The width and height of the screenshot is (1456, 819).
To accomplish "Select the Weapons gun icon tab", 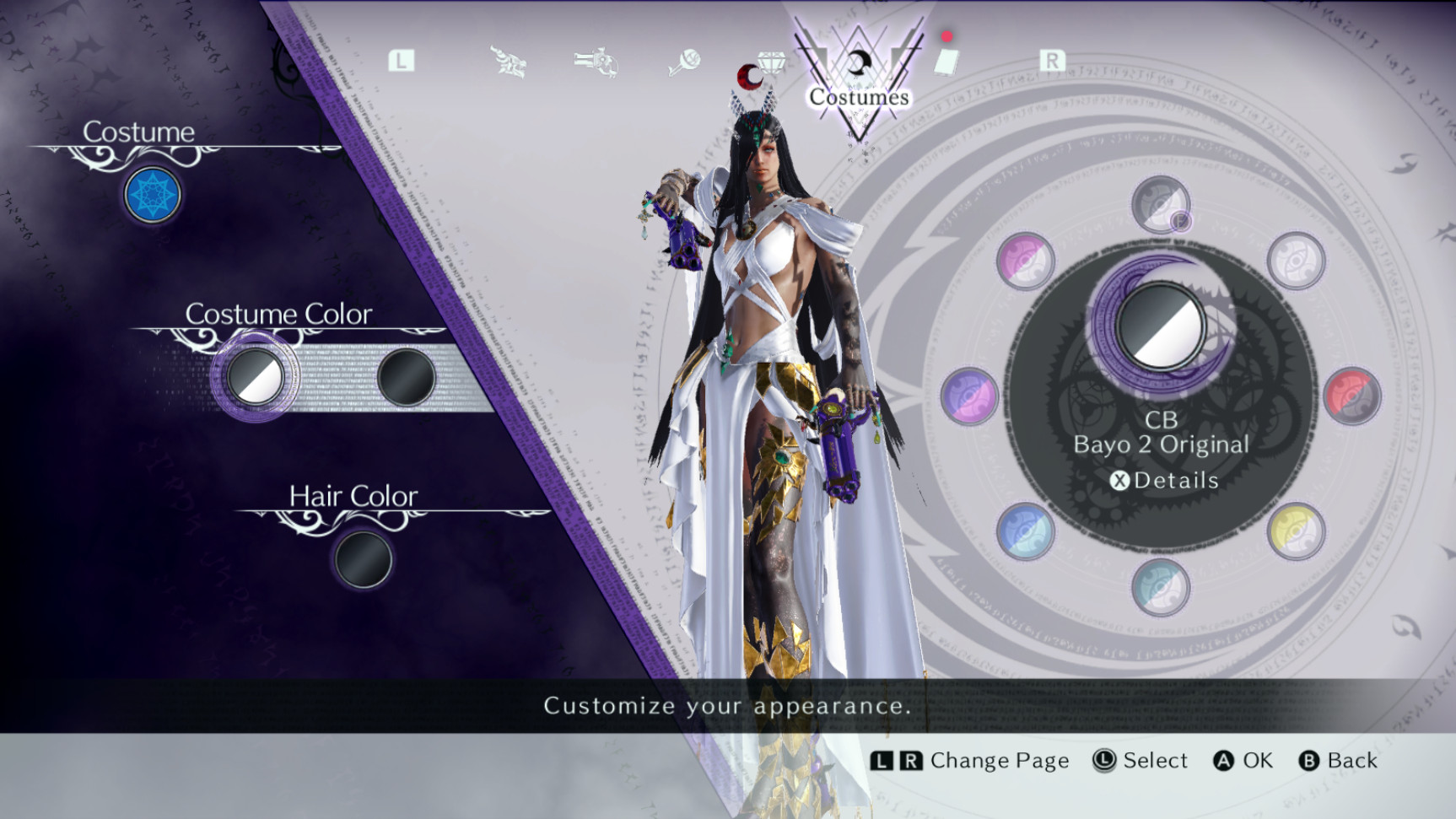I will (x=595, y=59).
